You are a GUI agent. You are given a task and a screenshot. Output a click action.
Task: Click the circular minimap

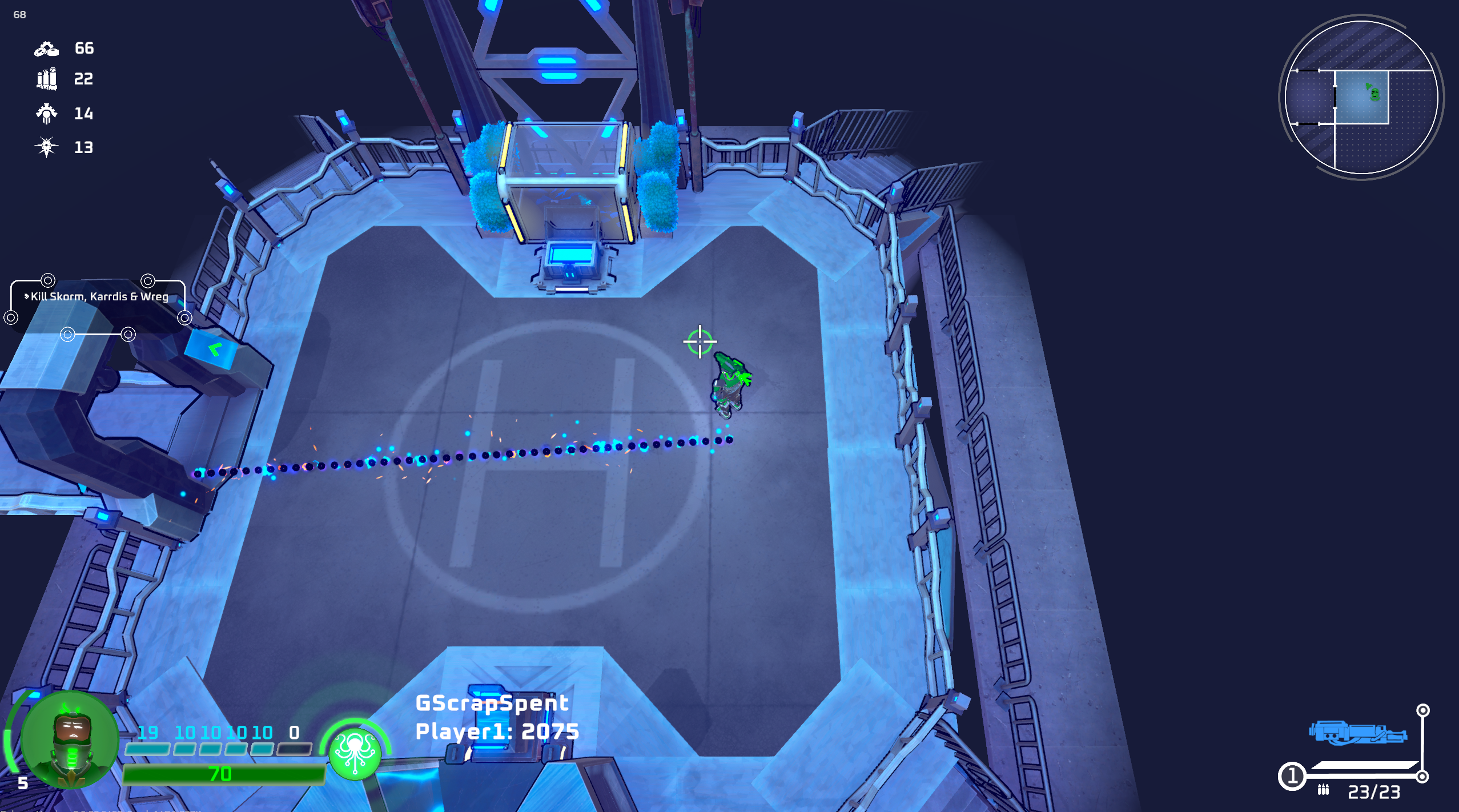[1361, 97]
